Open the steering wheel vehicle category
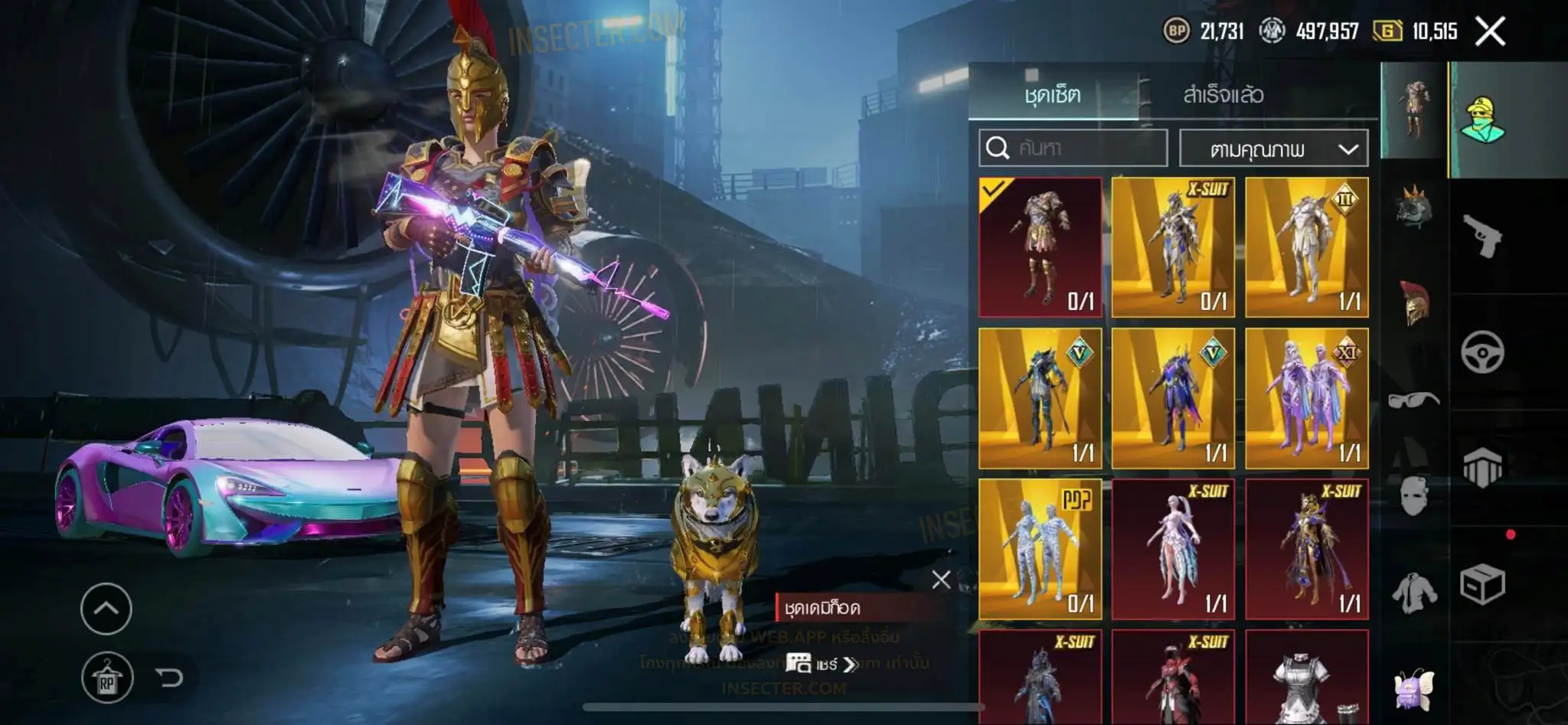 pyautogui.click(x=1482, y=352)
